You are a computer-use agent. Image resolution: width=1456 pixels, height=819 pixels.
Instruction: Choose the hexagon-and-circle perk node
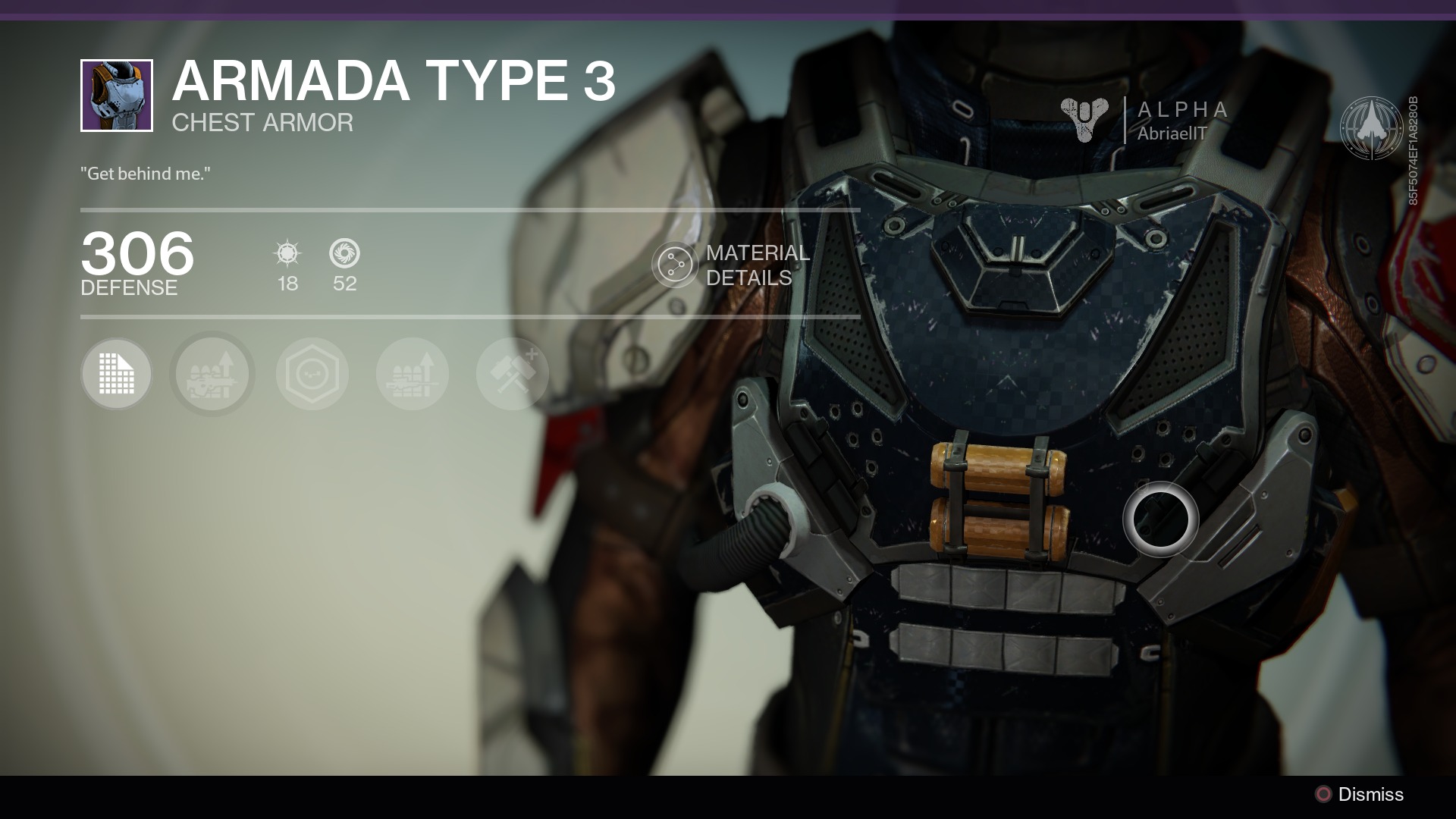pyautogui.click(x=312, y=375)
